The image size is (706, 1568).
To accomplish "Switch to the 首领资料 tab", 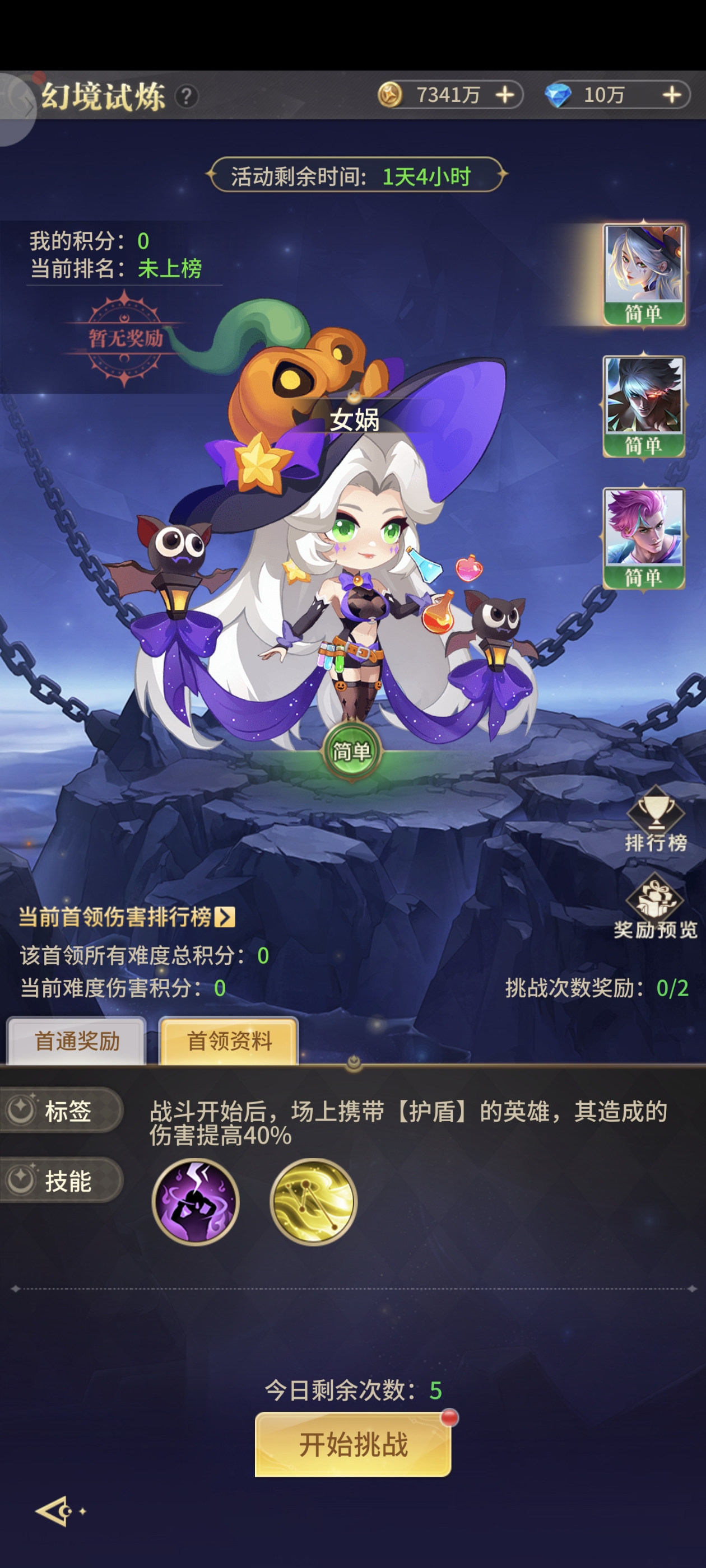I will click(x=229, y=1042).
